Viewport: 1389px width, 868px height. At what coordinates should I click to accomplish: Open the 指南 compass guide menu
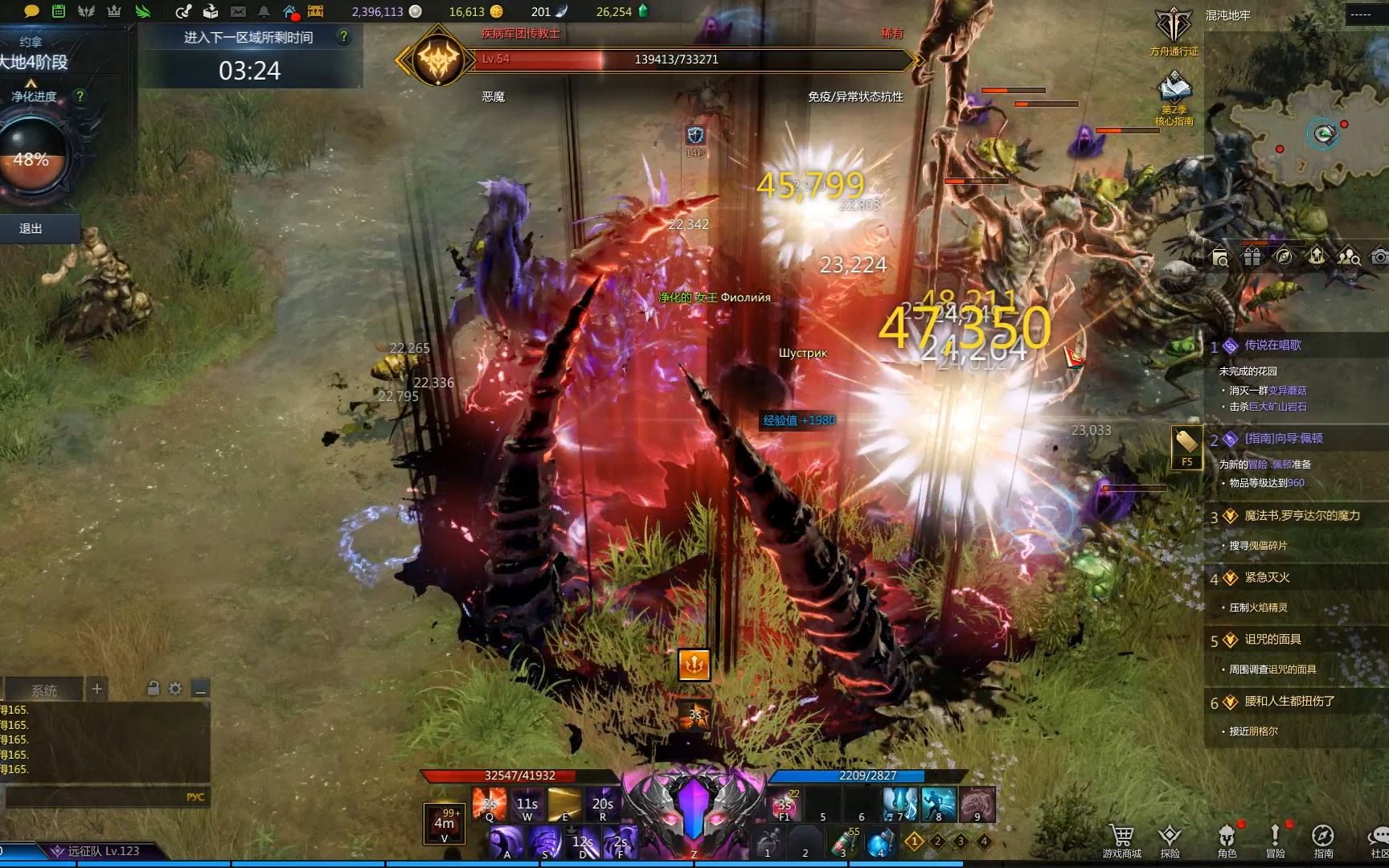click(x=1322, y=840)
